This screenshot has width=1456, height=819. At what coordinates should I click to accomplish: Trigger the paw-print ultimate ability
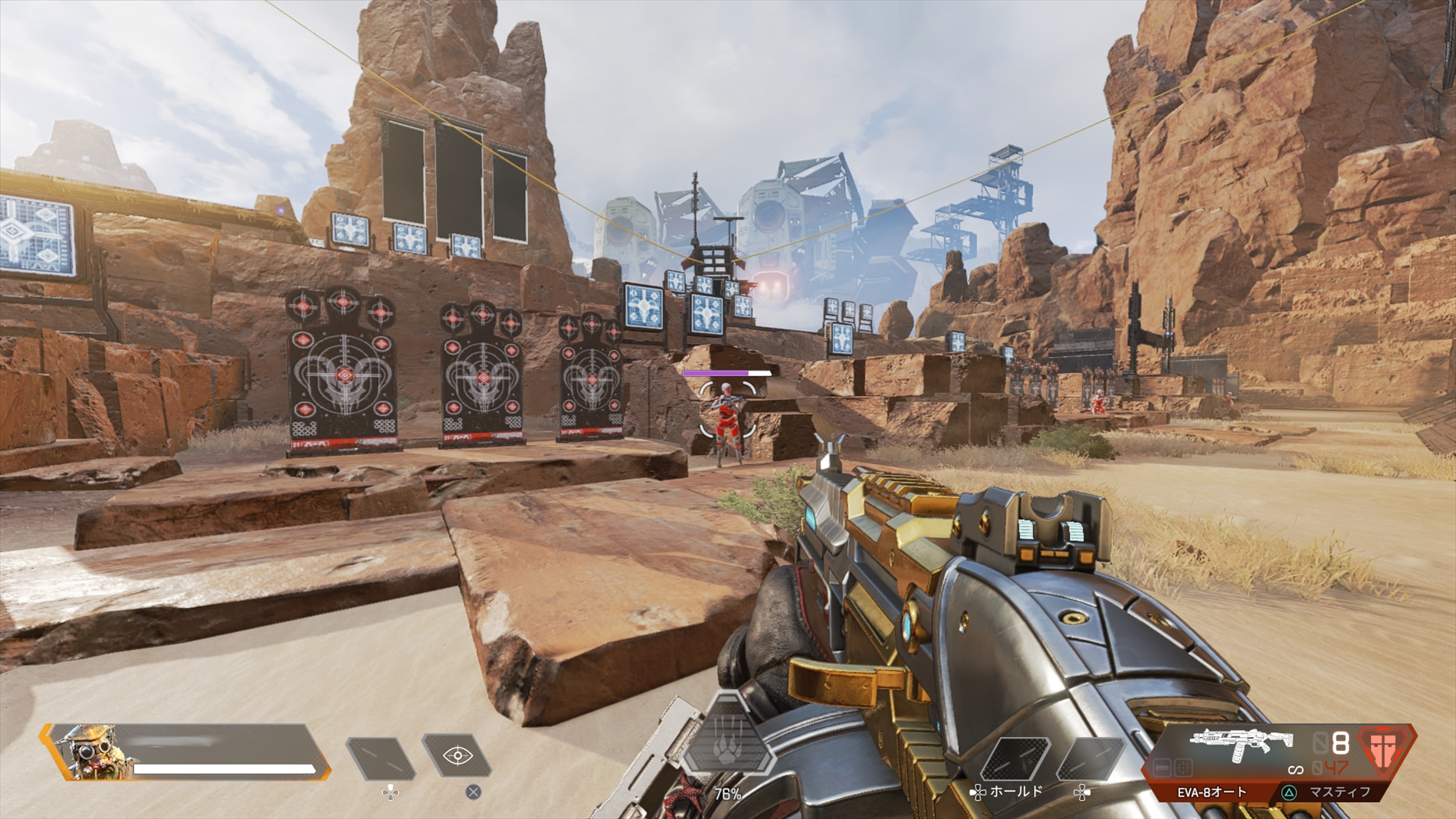(727, 743)
